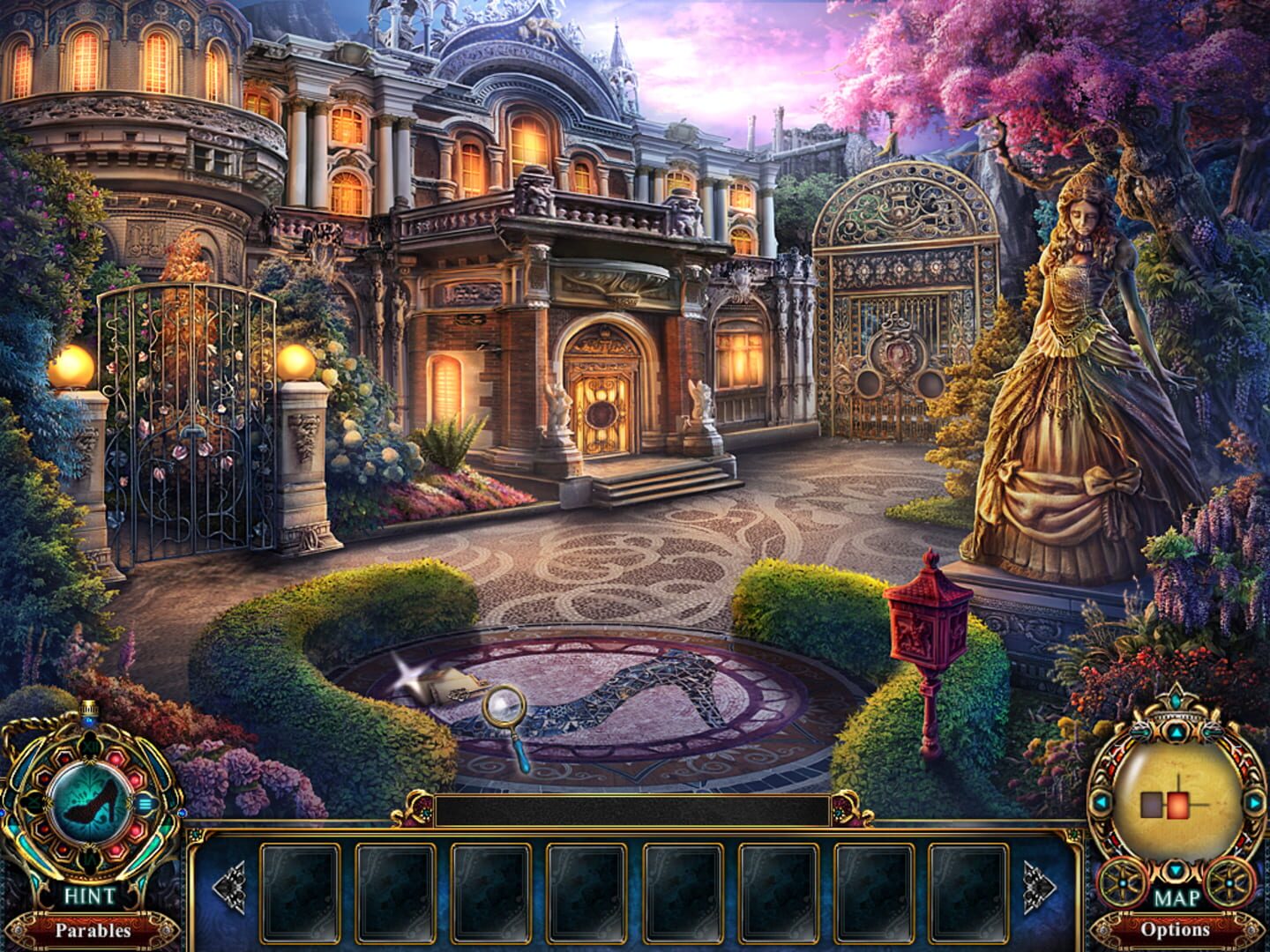
Task: Click the right carriage wheel under the map
Action: pyautogui.click(x=1229, y=882)
